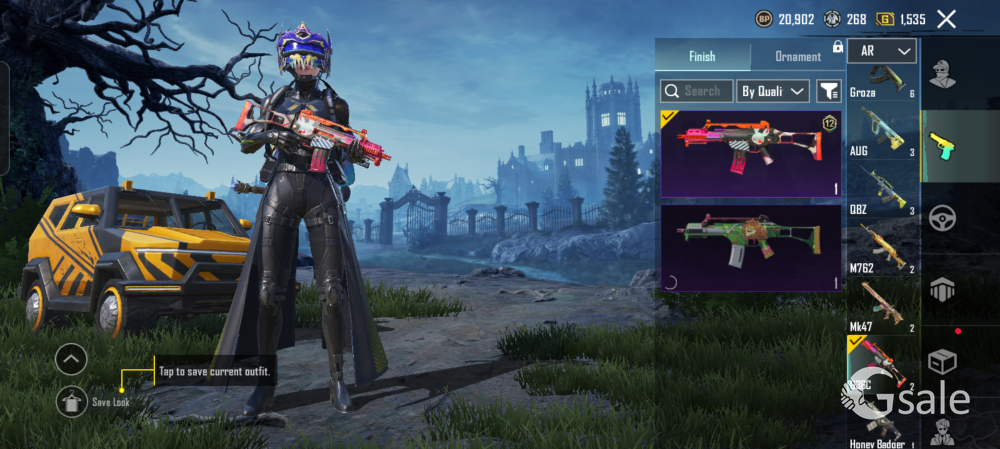Image resolution: width=1000 pixels, height=449 pixels.
Task: Expand the AR weapon type dropdown
Action: tap(882, 51)
